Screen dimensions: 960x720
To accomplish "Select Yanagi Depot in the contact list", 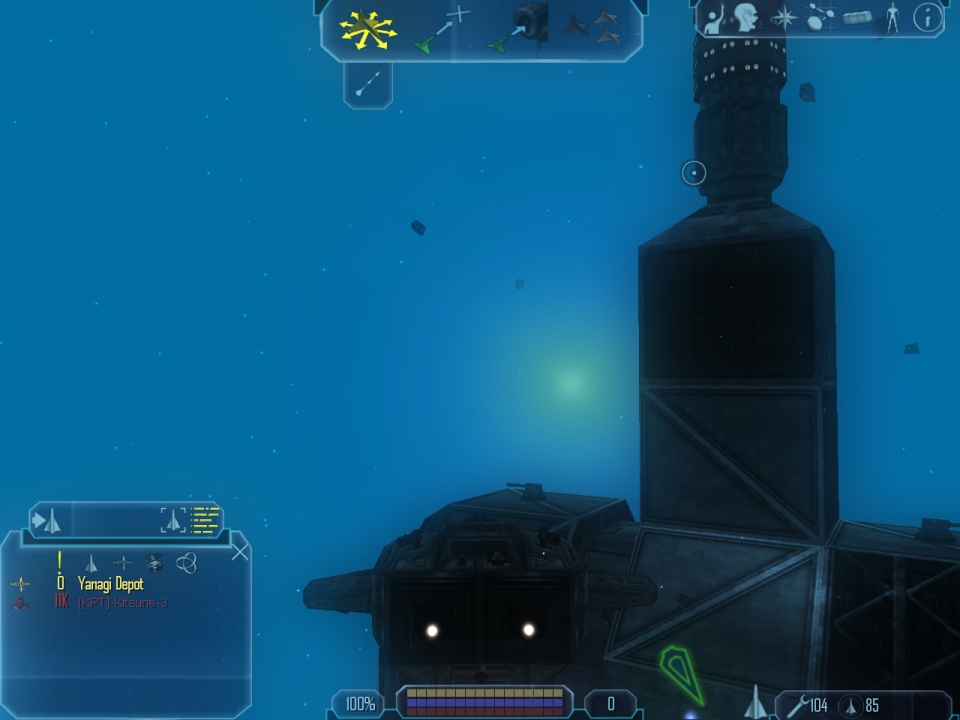I will (x=110, y=584).
